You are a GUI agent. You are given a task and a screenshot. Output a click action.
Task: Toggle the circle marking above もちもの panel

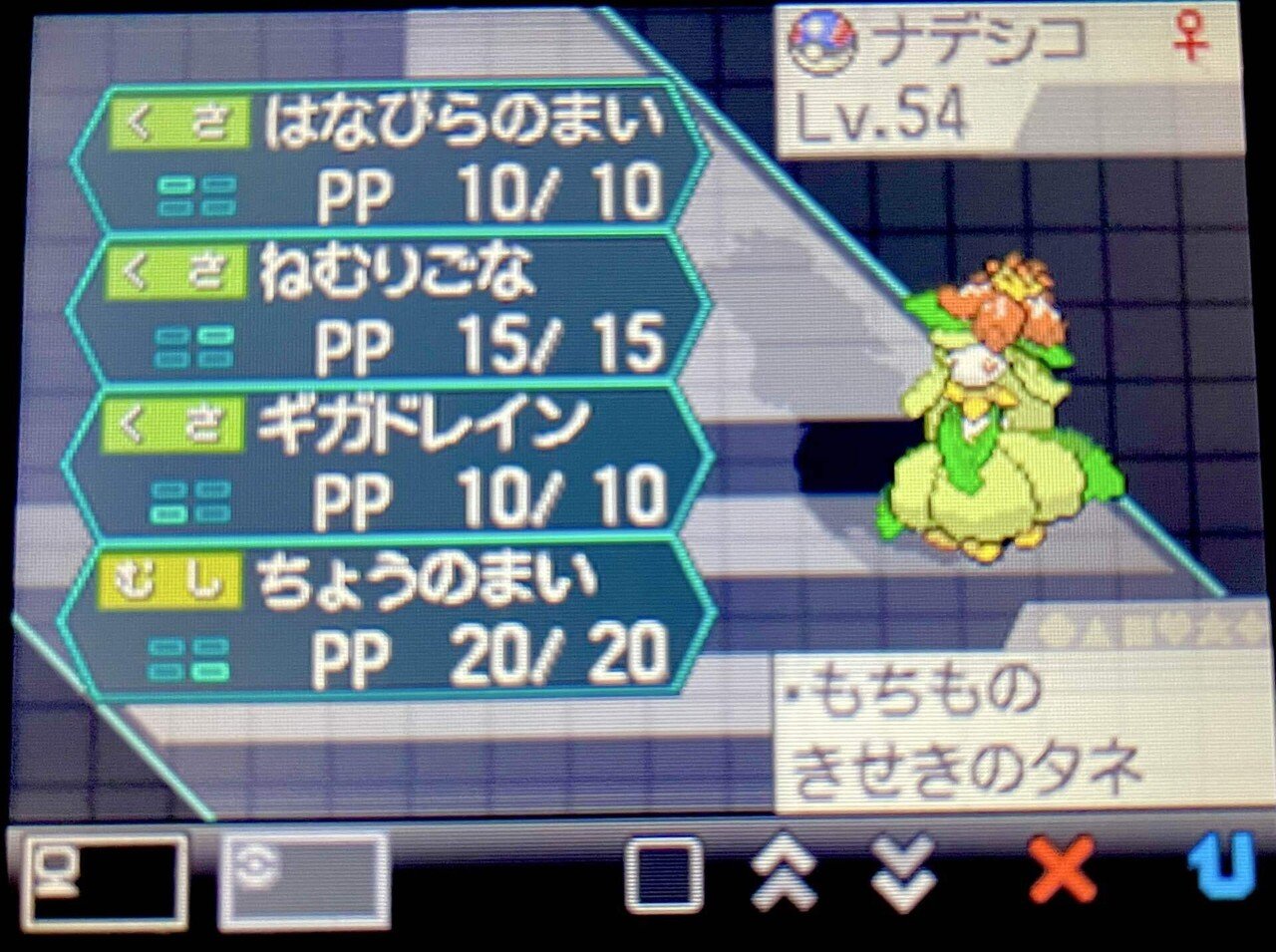click(x=1052, y=628)
